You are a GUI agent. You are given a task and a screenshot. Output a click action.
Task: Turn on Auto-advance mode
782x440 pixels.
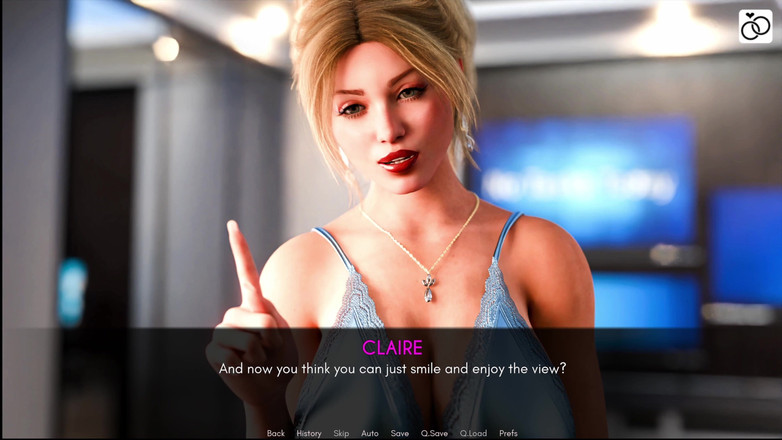click(370, 434)
